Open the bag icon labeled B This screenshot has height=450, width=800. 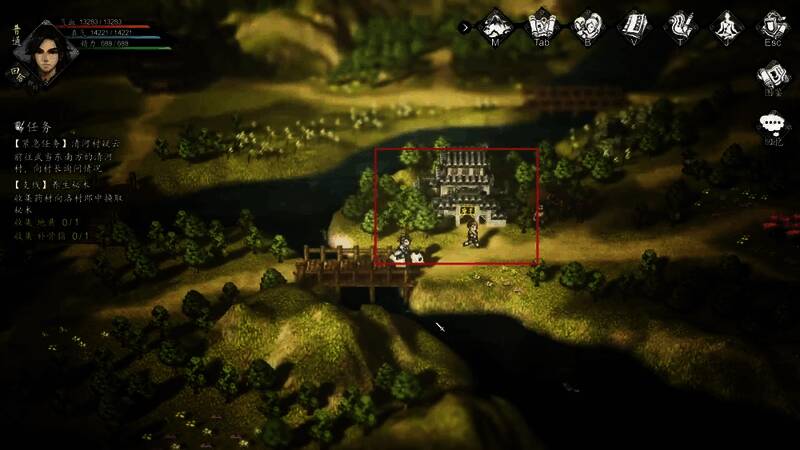pos(587,24)
